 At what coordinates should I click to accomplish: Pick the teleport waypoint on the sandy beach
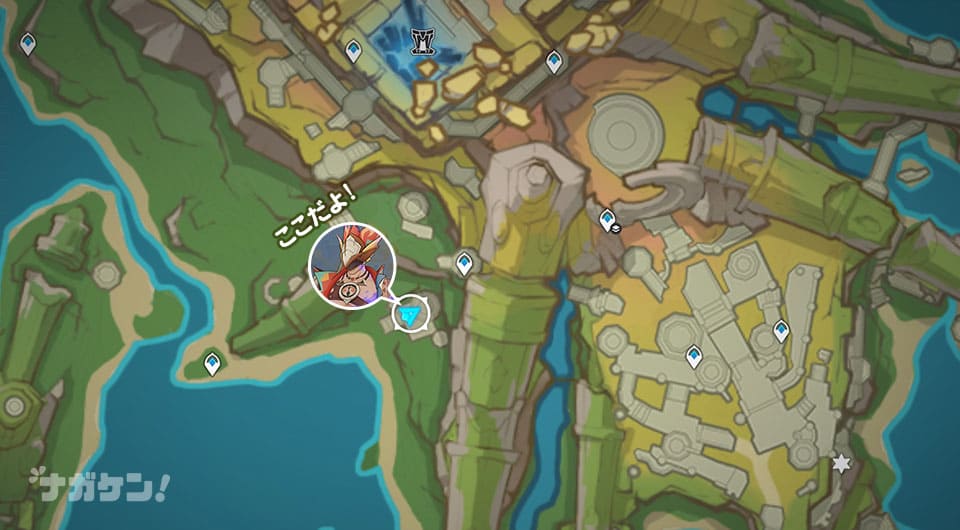pyautogui.click(x=212, y=363)
